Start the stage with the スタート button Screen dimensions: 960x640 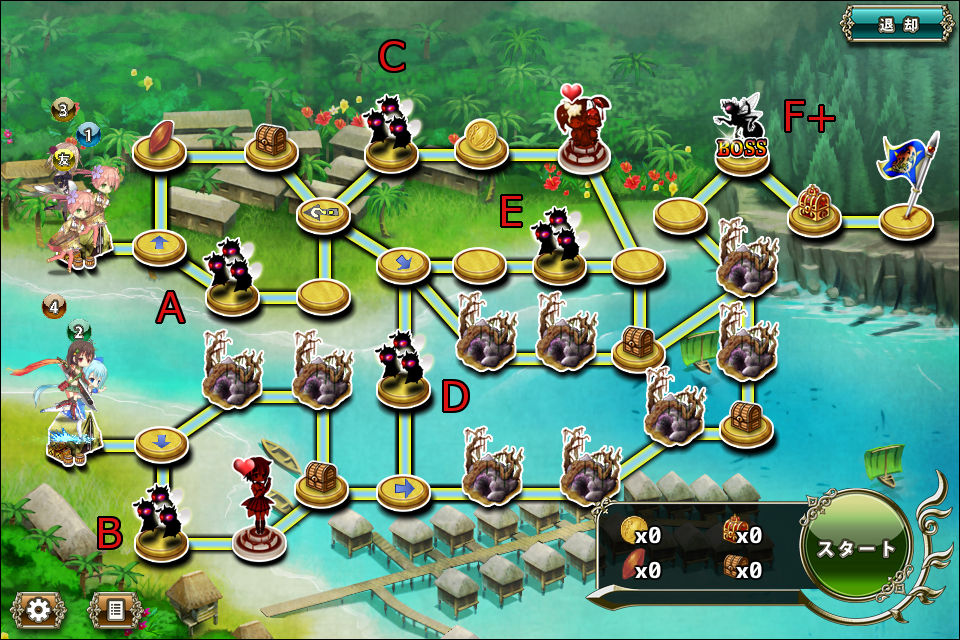[858, 548]
